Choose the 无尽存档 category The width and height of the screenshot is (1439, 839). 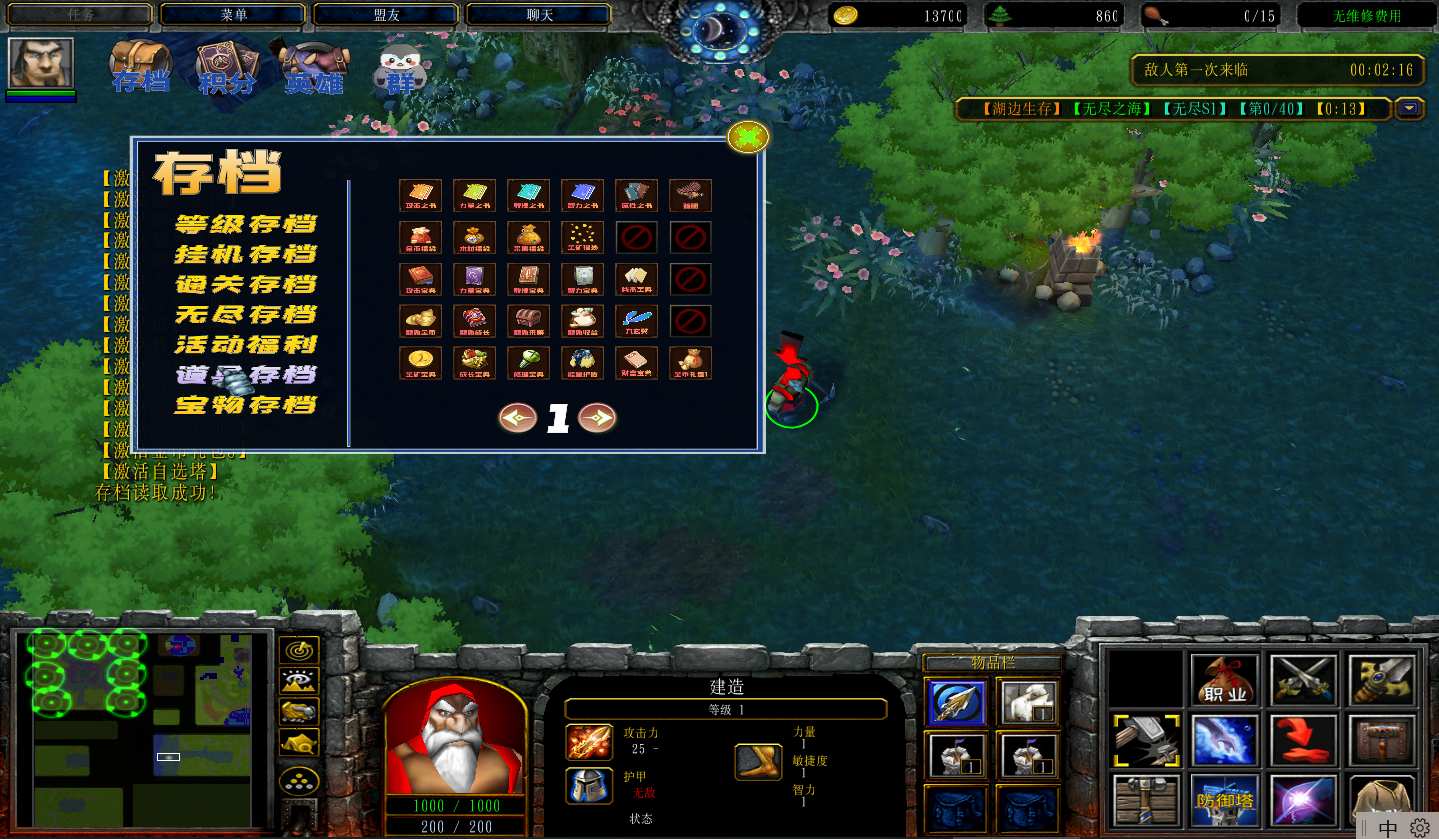246,314
